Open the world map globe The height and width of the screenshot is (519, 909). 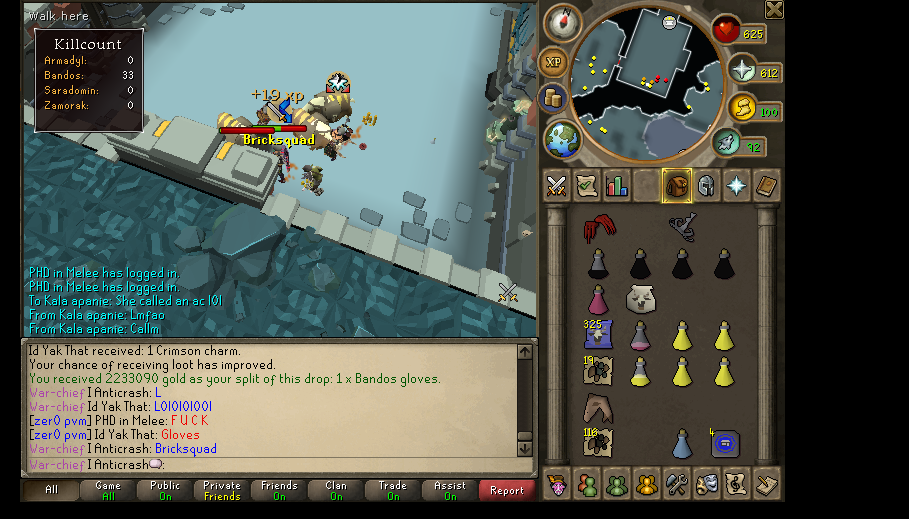563,138
